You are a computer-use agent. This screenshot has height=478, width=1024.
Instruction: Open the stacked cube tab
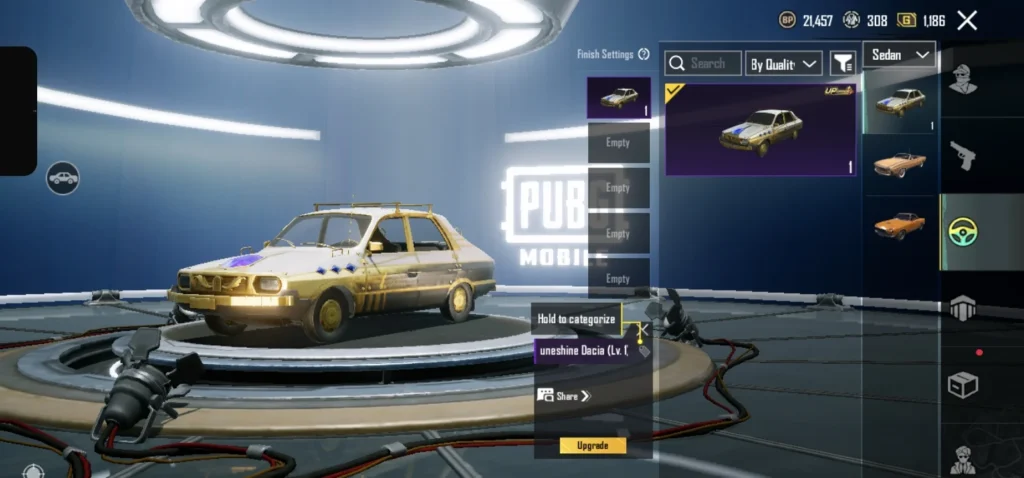pos(963,309)
